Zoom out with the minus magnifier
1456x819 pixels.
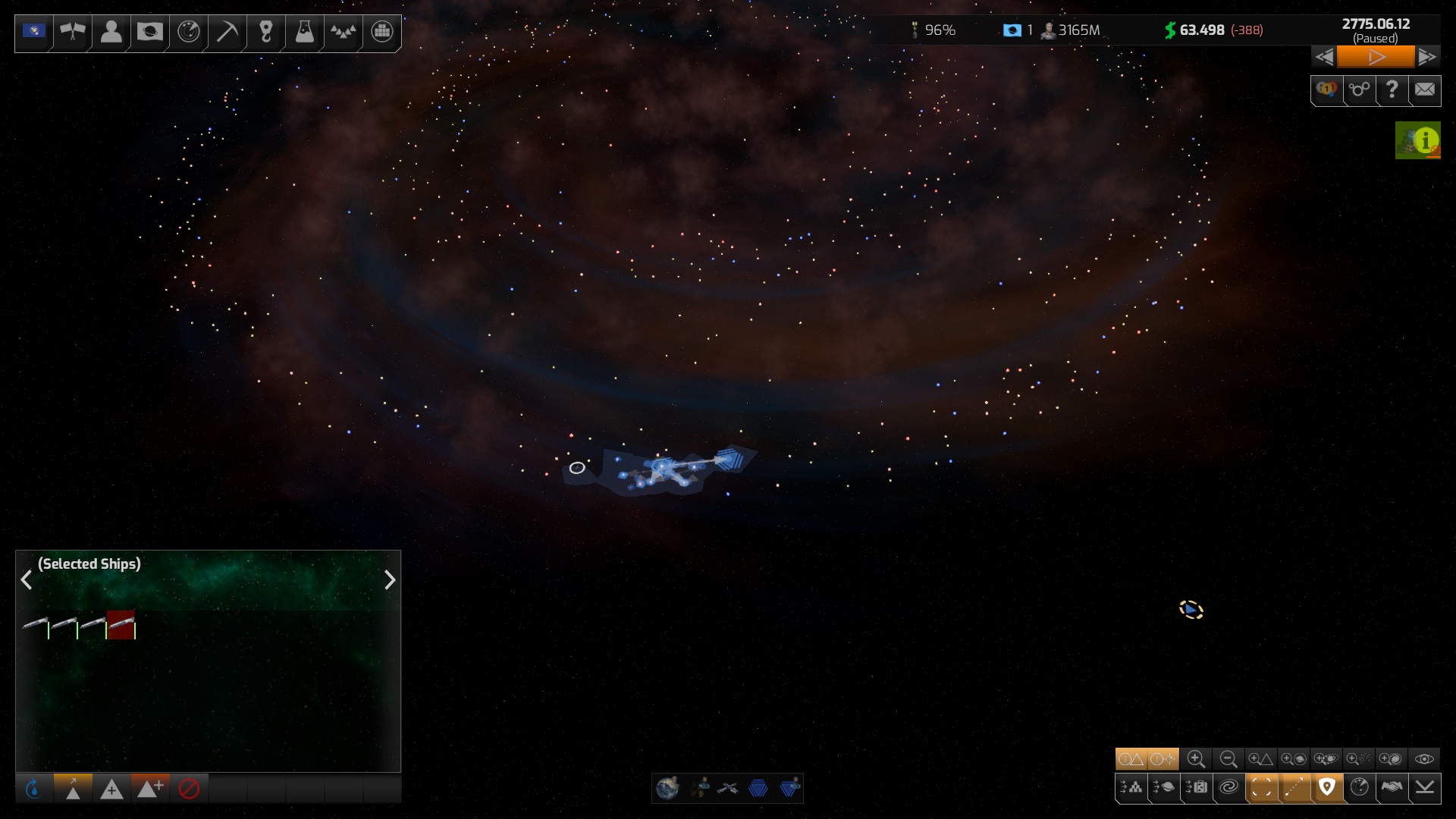1228,759
